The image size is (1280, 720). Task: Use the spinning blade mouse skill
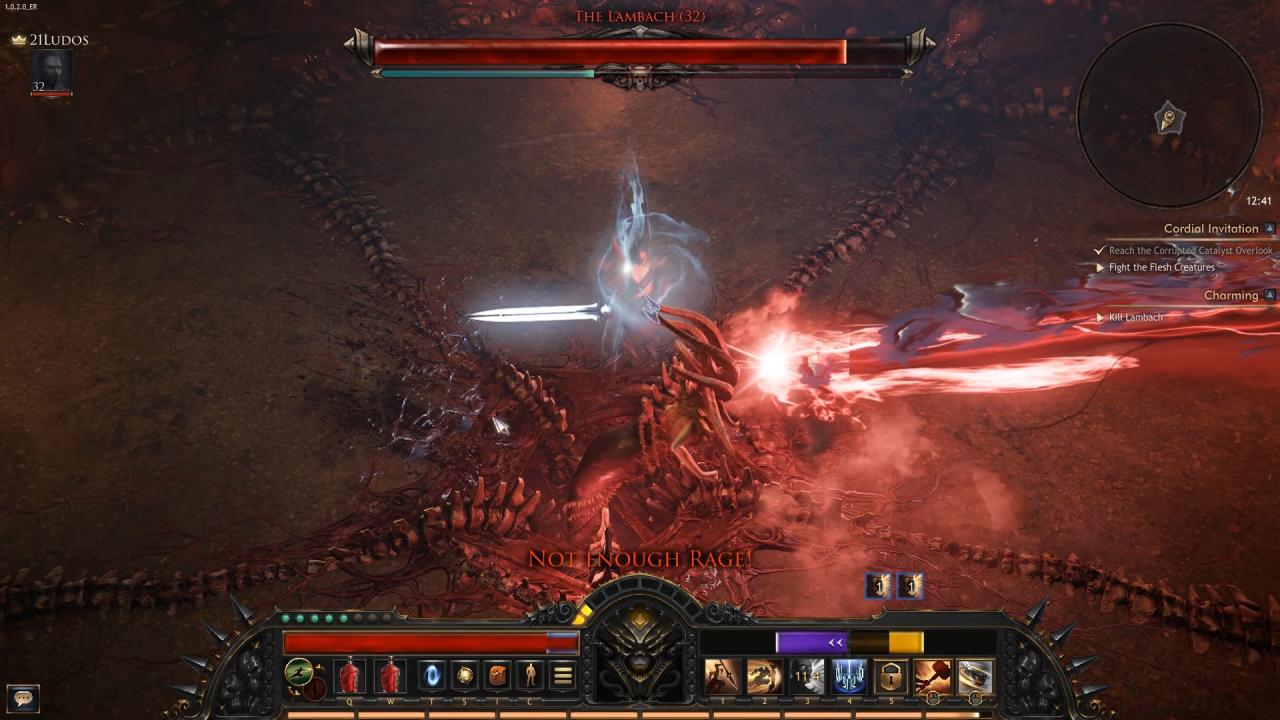tap(975, 677)
